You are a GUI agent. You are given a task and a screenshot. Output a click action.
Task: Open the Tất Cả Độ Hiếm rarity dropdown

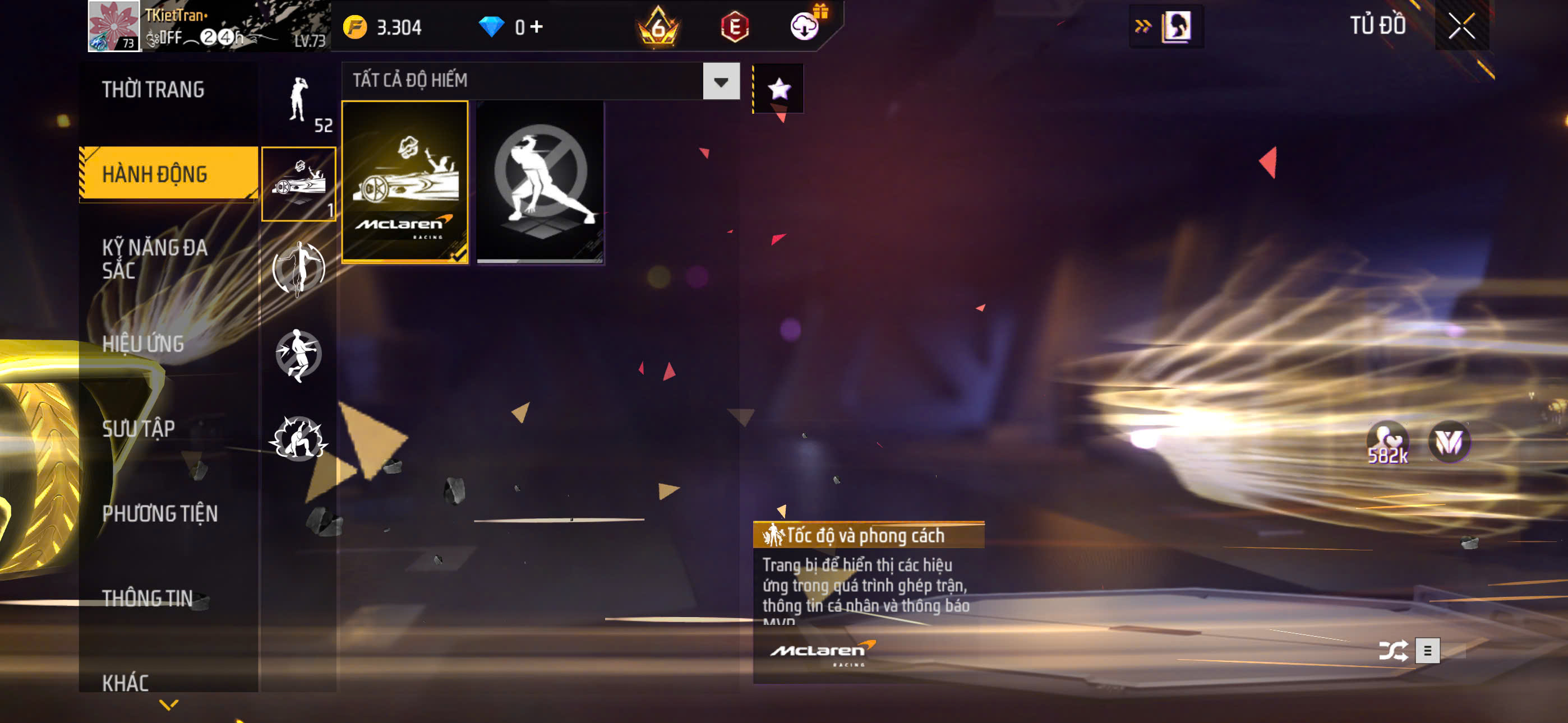(x=721, y=82)
